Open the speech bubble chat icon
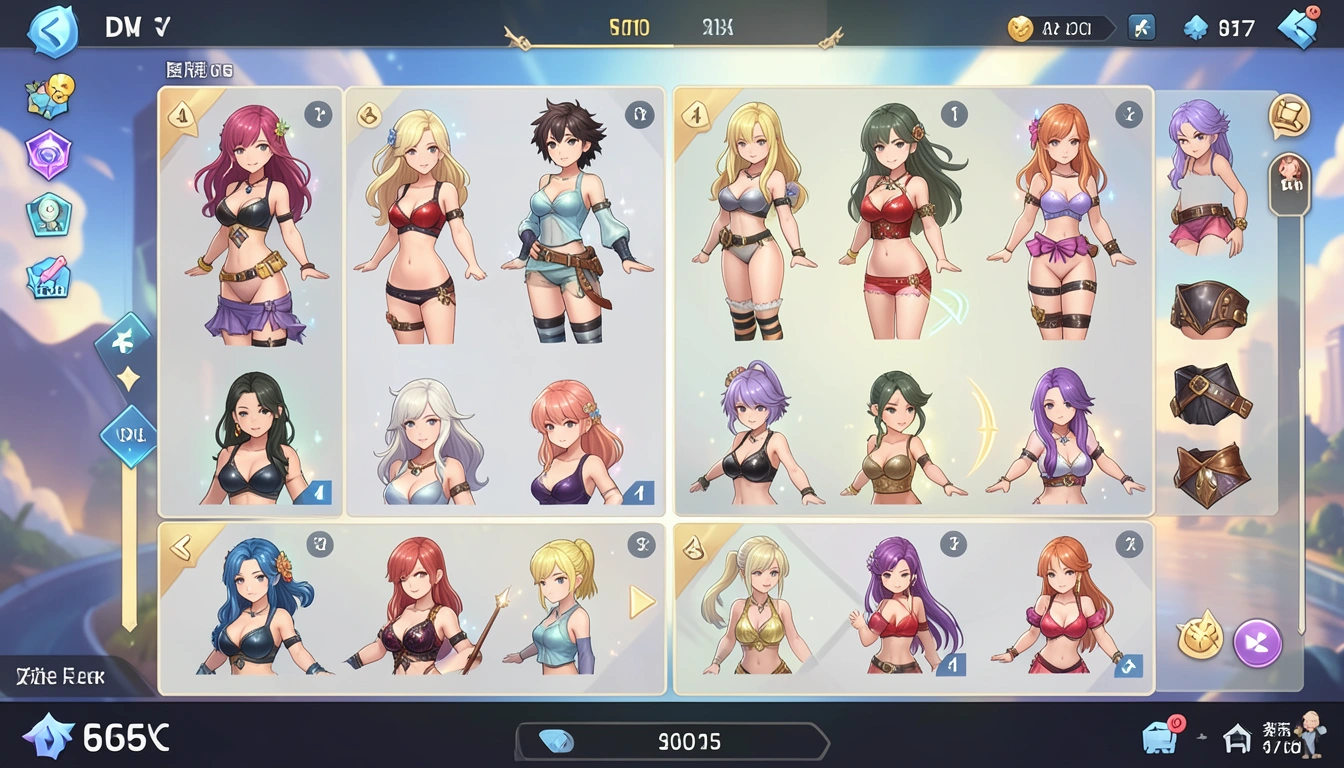Image resolution: width=1344 pixels, height=768 pixels. coord(1288,116)
